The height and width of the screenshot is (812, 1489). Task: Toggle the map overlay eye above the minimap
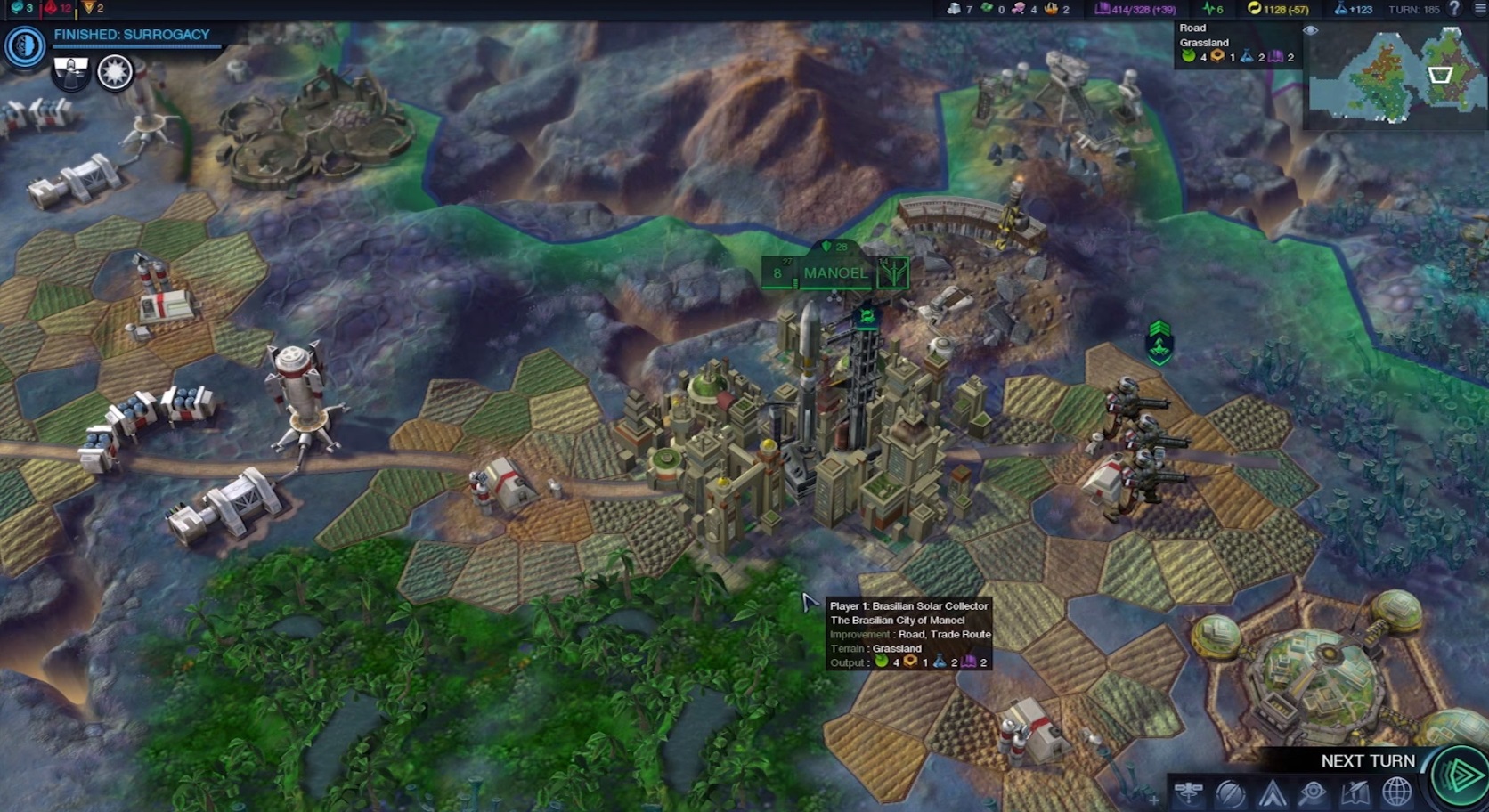(1310, 29)
